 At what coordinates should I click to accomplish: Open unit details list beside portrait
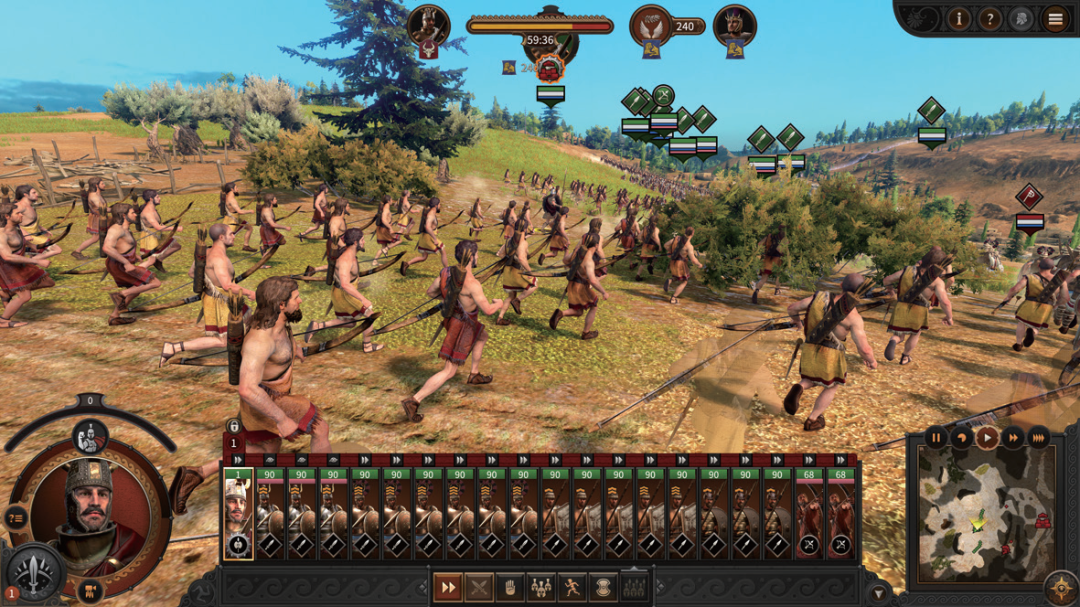tap(16, 517)
